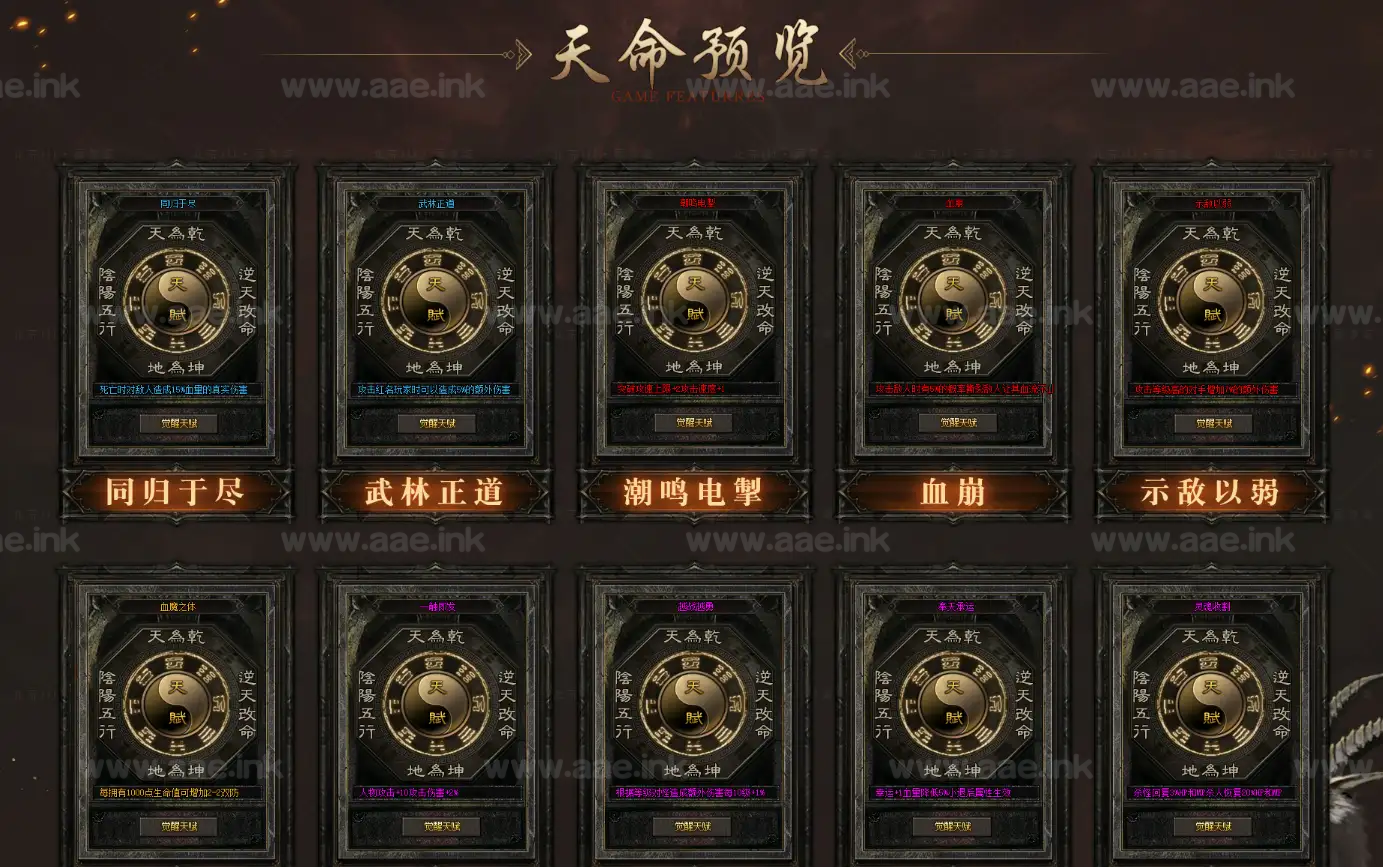The height and width of the screenshot is (867, 1383).
Task: Select the 同归于尽 nameplate banner
Action: [176, 492]
